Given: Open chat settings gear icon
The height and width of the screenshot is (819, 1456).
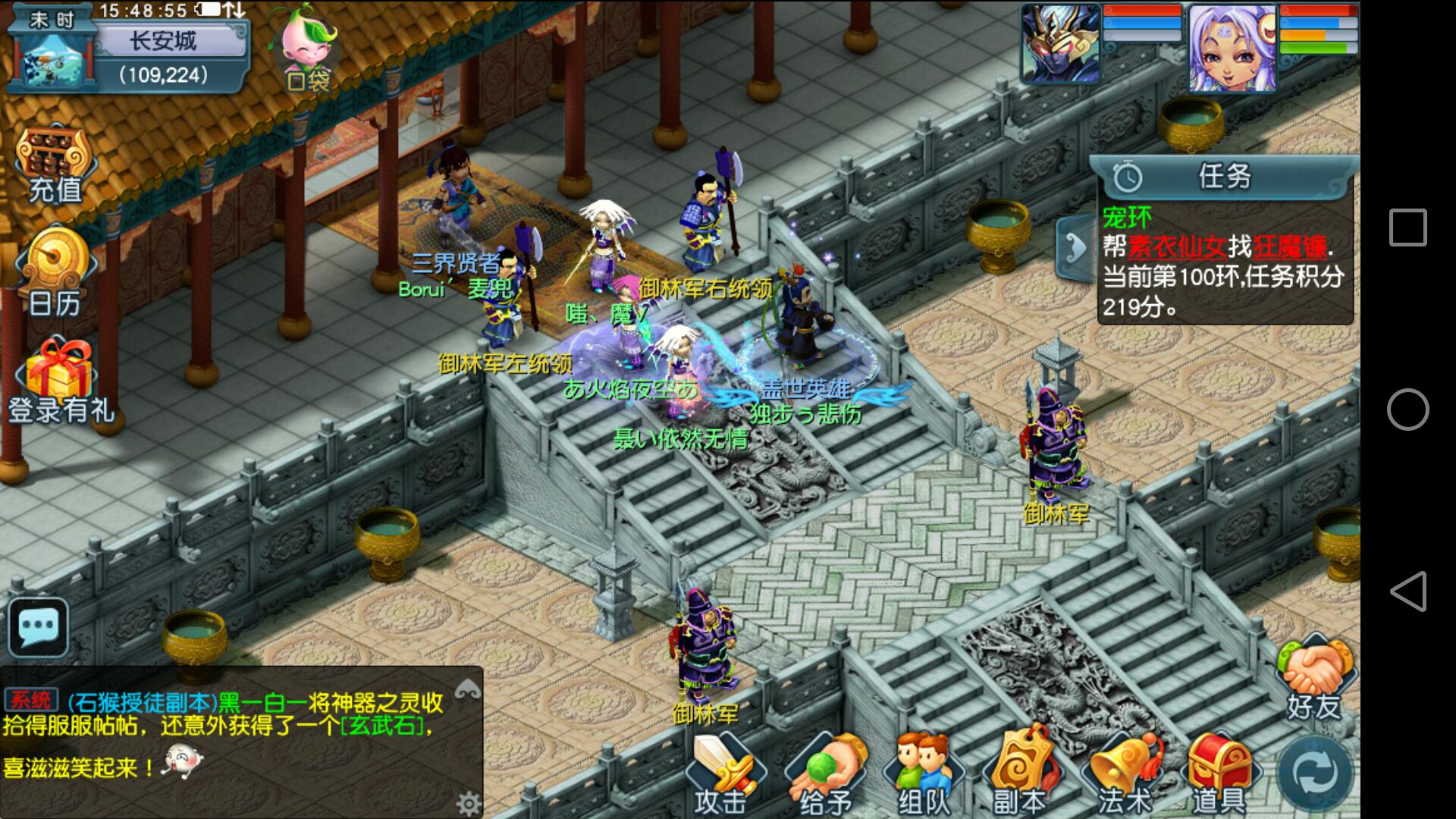Looking at the screenshot, I should click(468, 803).
